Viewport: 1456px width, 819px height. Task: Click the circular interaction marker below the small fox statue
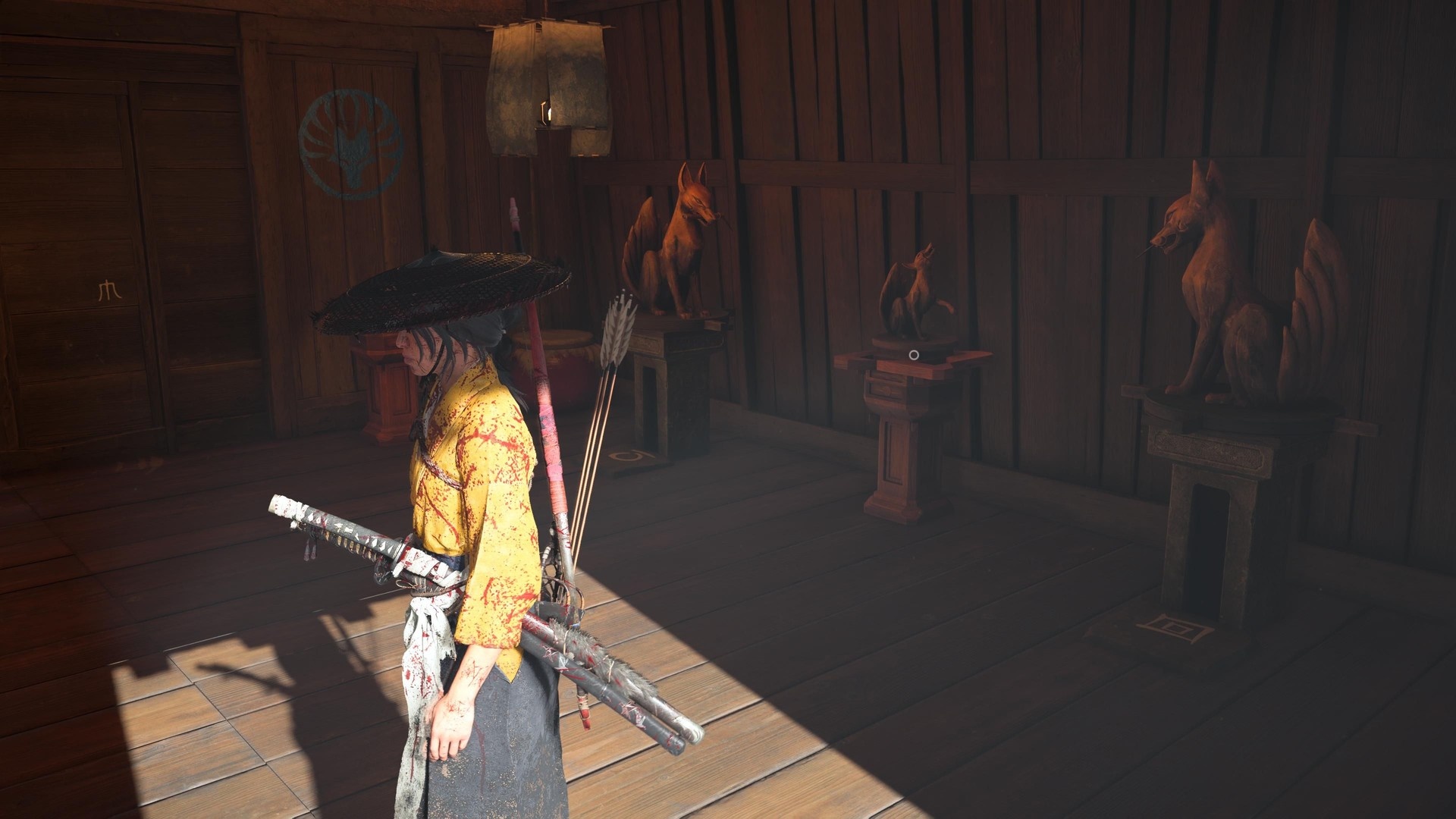(914, 355)
